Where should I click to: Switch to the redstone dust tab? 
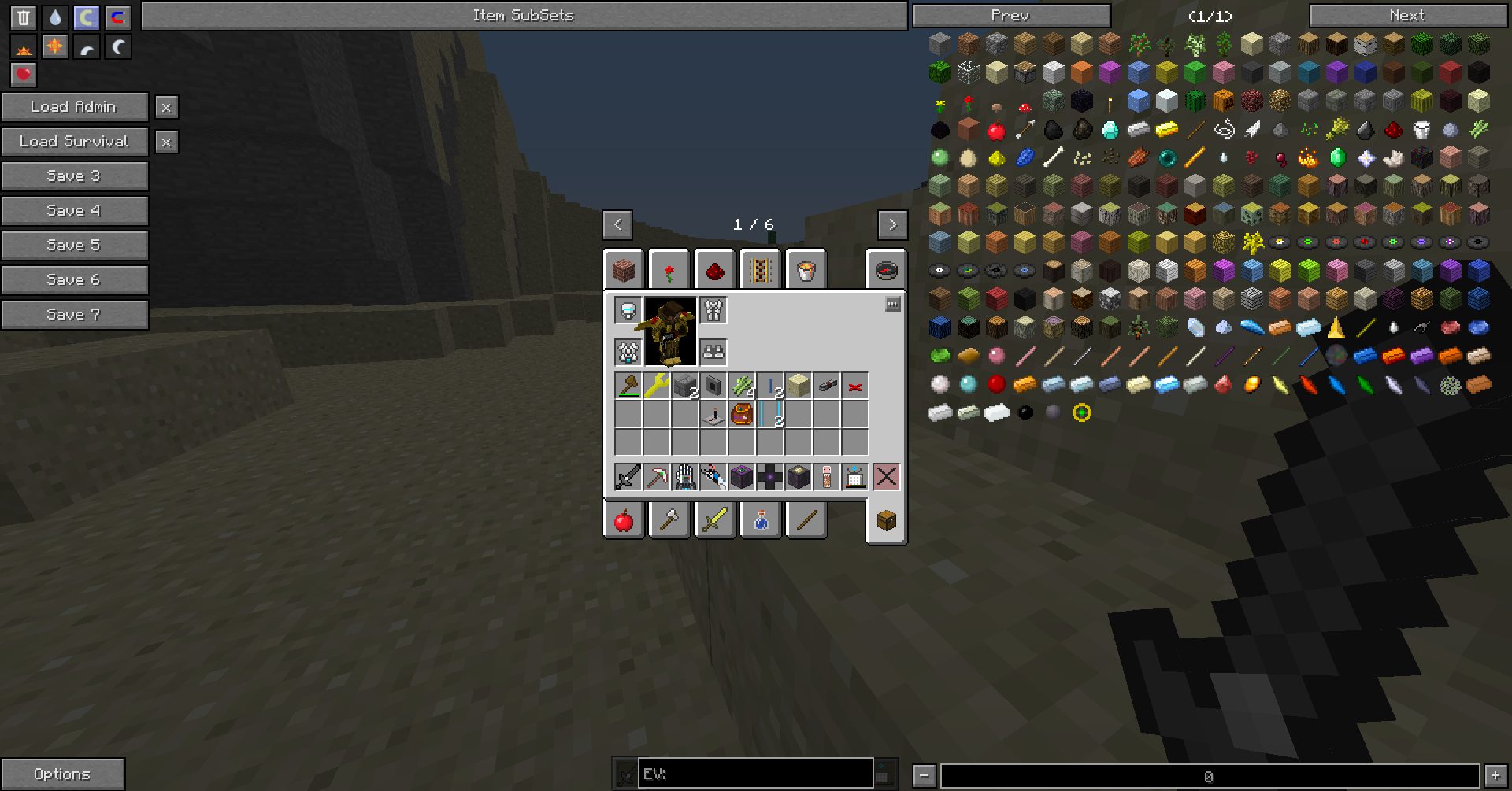click(715, 271)
